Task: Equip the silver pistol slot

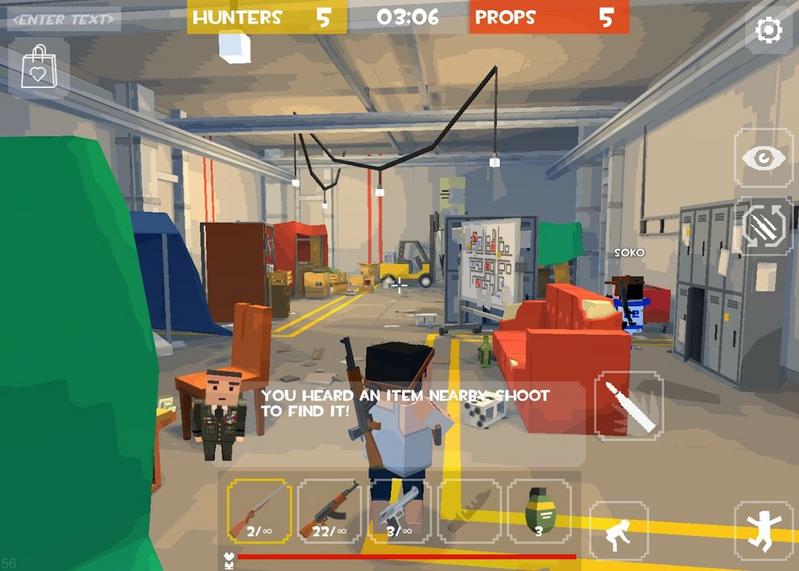Action: [x=399, y=511]
